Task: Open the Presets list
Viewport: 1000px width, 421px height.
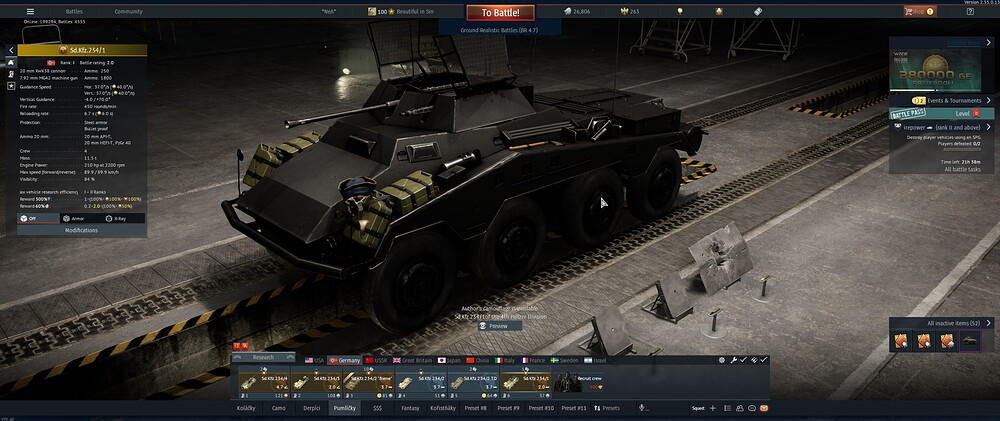Action: 608,408
